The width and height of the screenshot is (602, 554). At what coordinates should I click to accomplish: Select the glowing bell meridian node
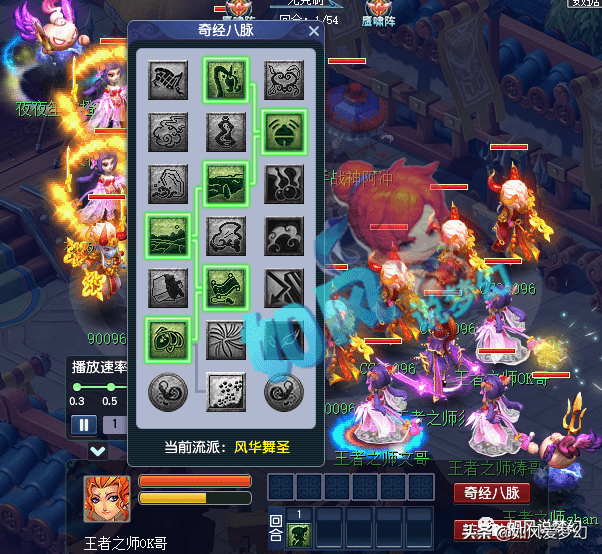pyautogui.click(x=282, y=131)
